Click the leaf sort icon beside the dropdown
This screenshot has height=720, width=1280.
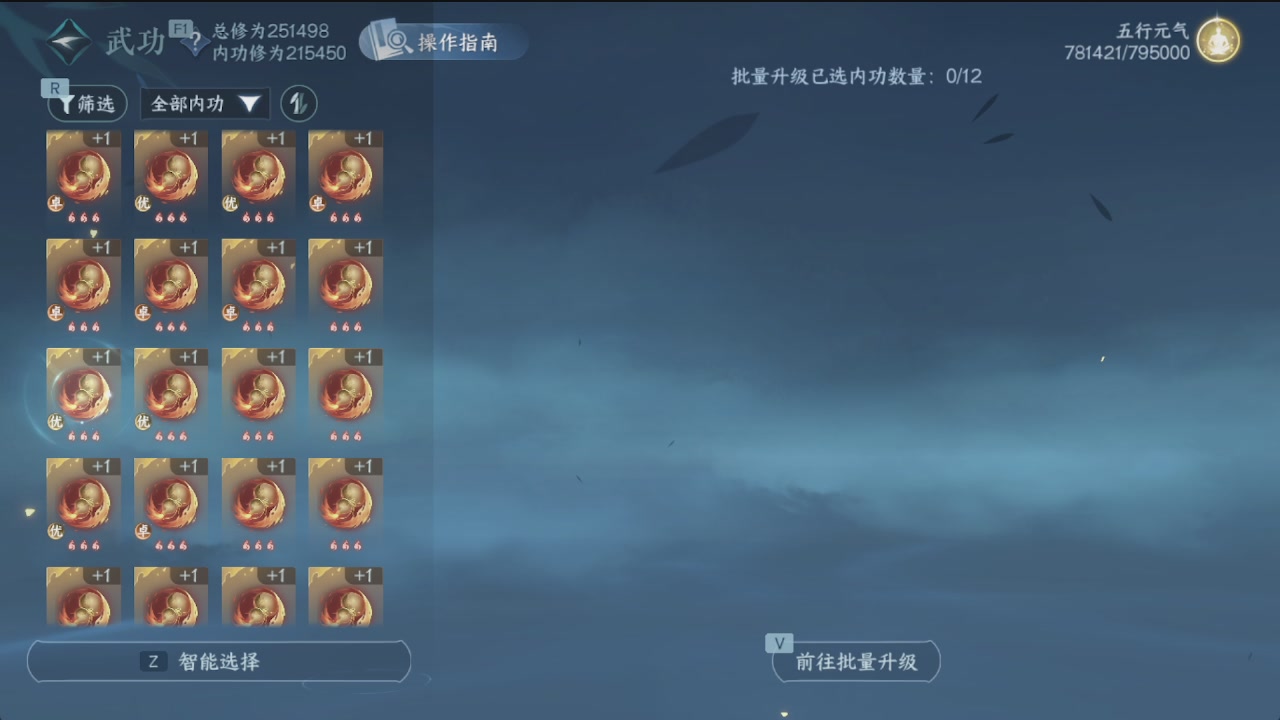pyautogui.click(x=299, y=103)
